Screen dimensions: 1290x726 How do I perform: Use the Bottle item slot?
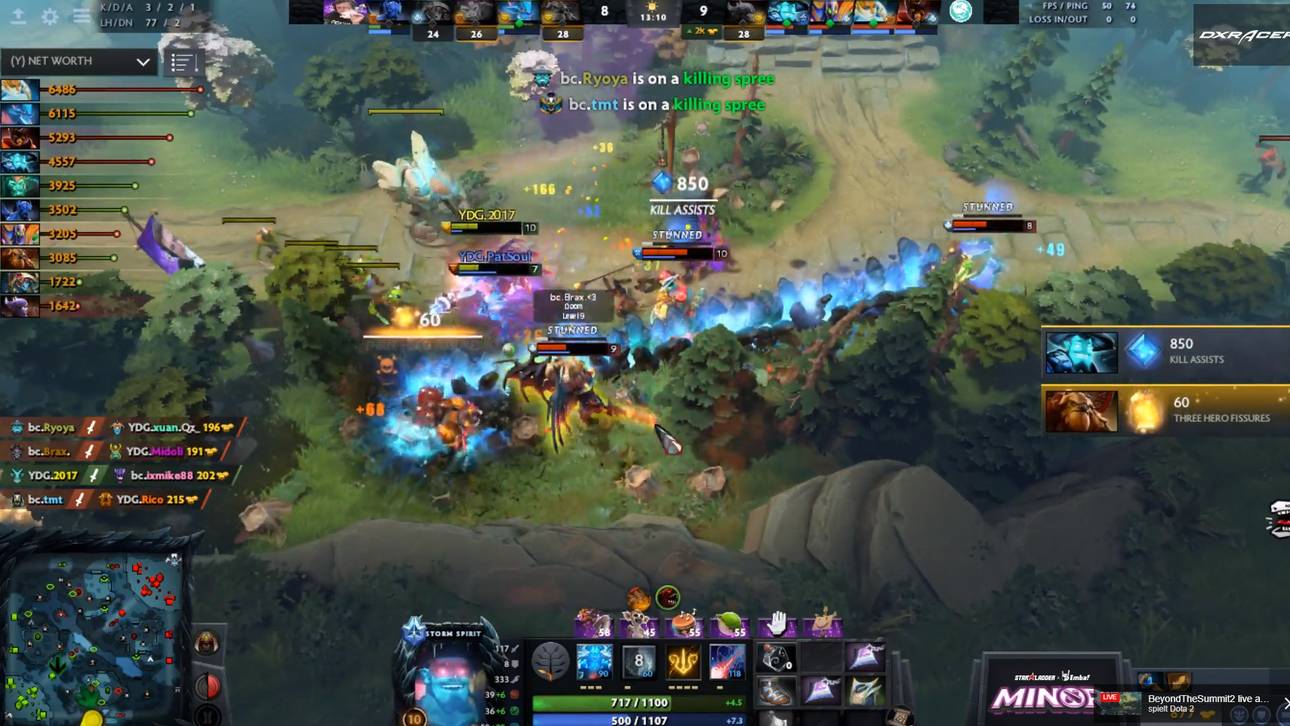pyautogui.click(x=777, y=658)
